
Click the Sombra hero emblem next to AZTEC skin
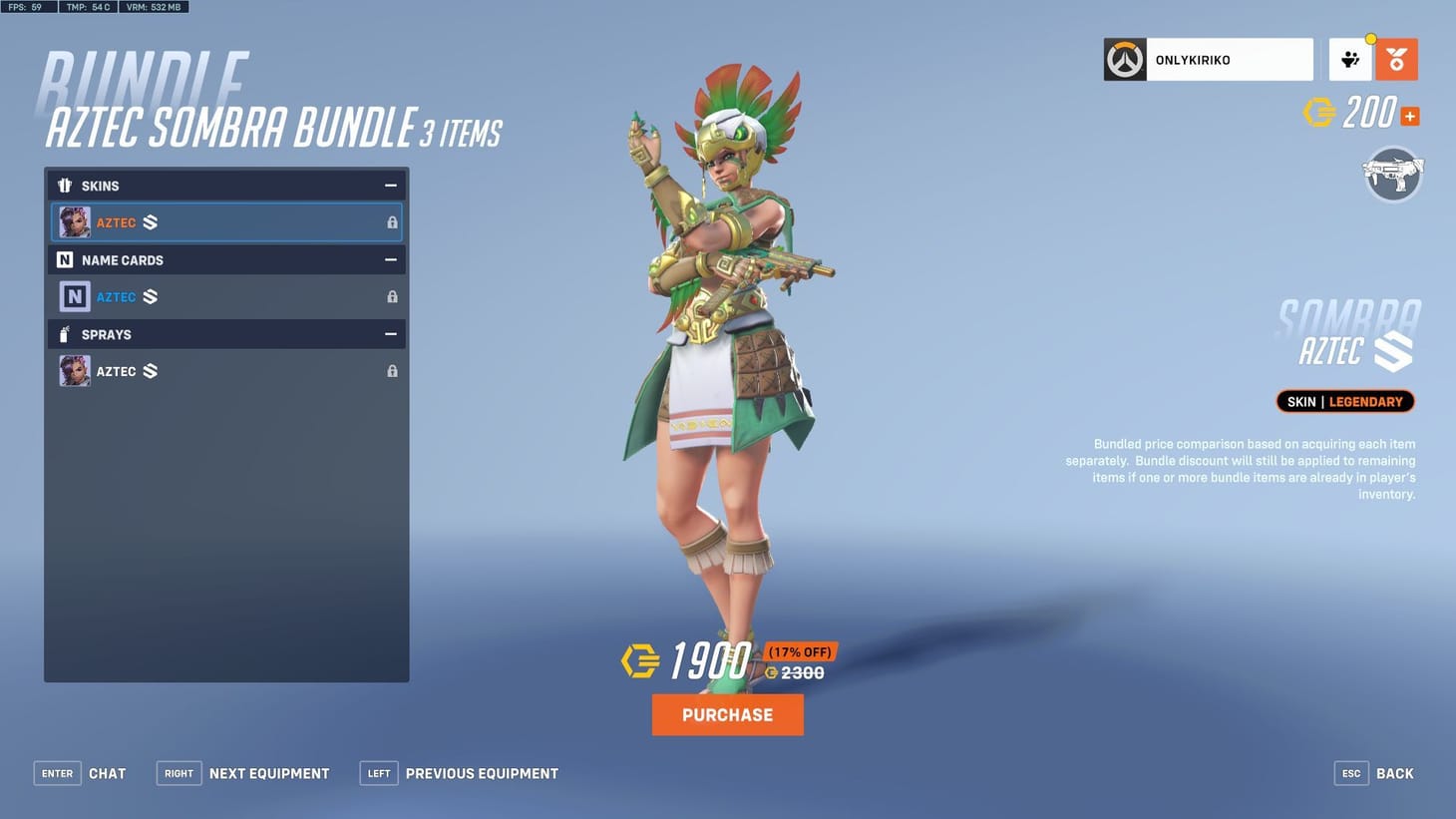click(x=150, y=221)
